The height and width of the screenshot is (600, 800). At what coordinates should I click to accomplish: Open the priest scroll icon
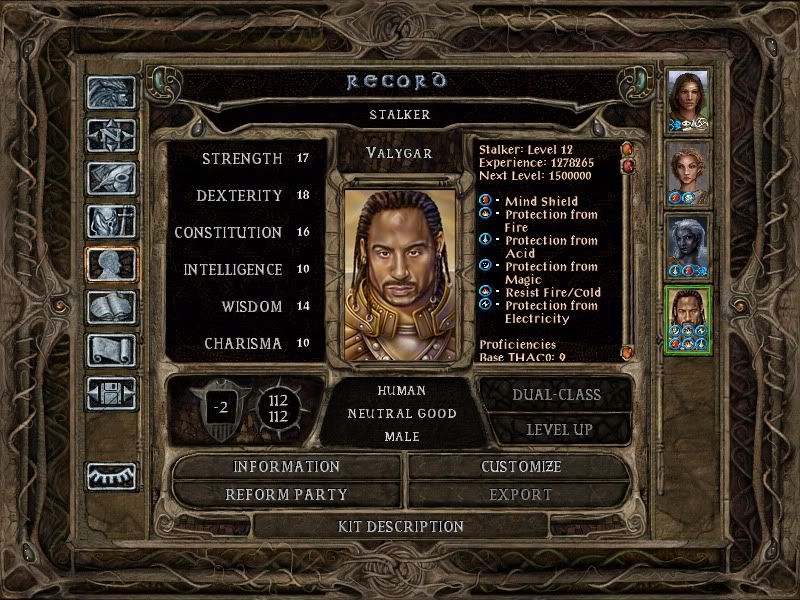click(111, 349)
